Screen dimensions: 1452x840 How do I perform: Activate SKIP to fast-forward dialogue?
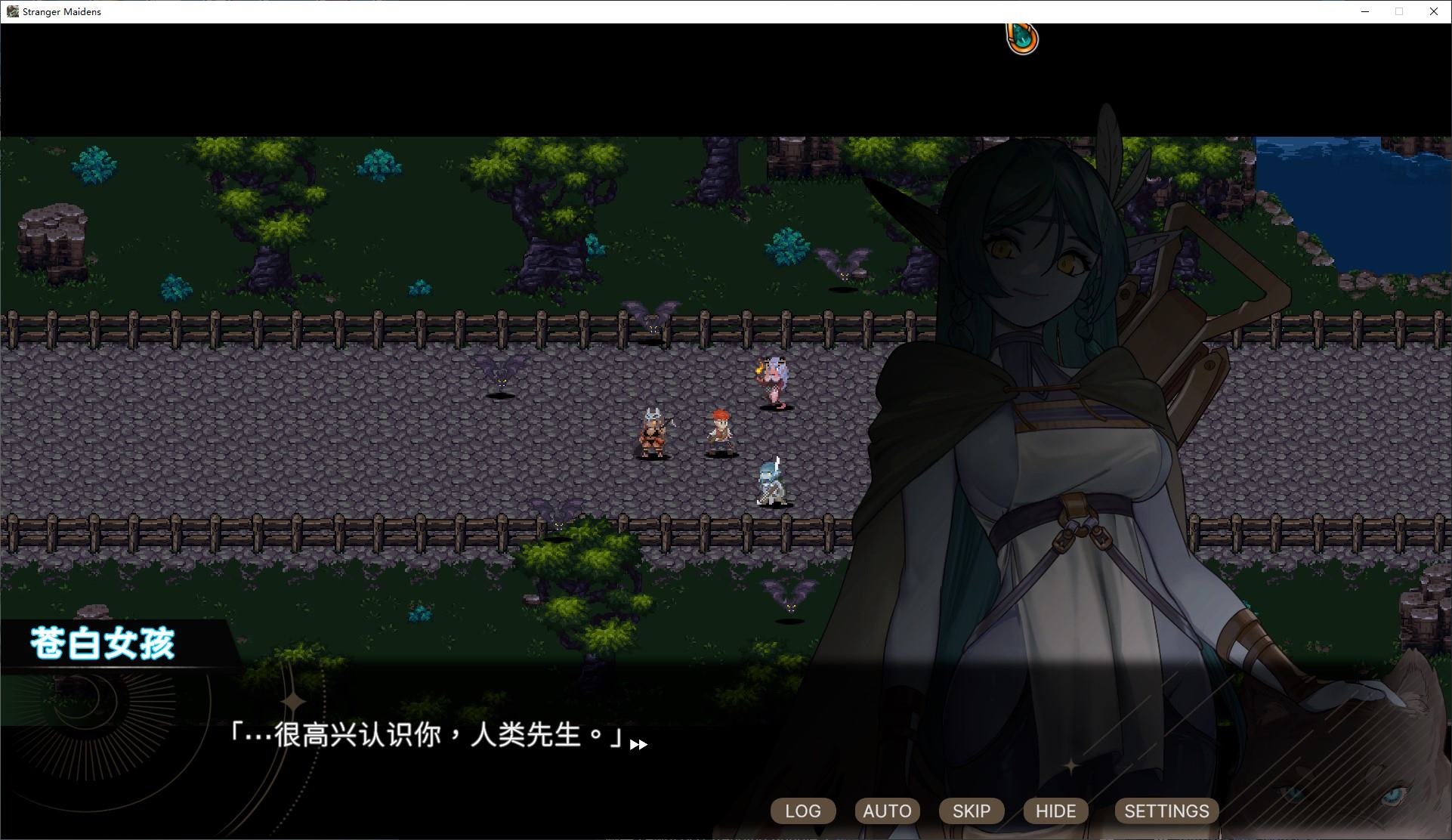(x=971, y=811)
